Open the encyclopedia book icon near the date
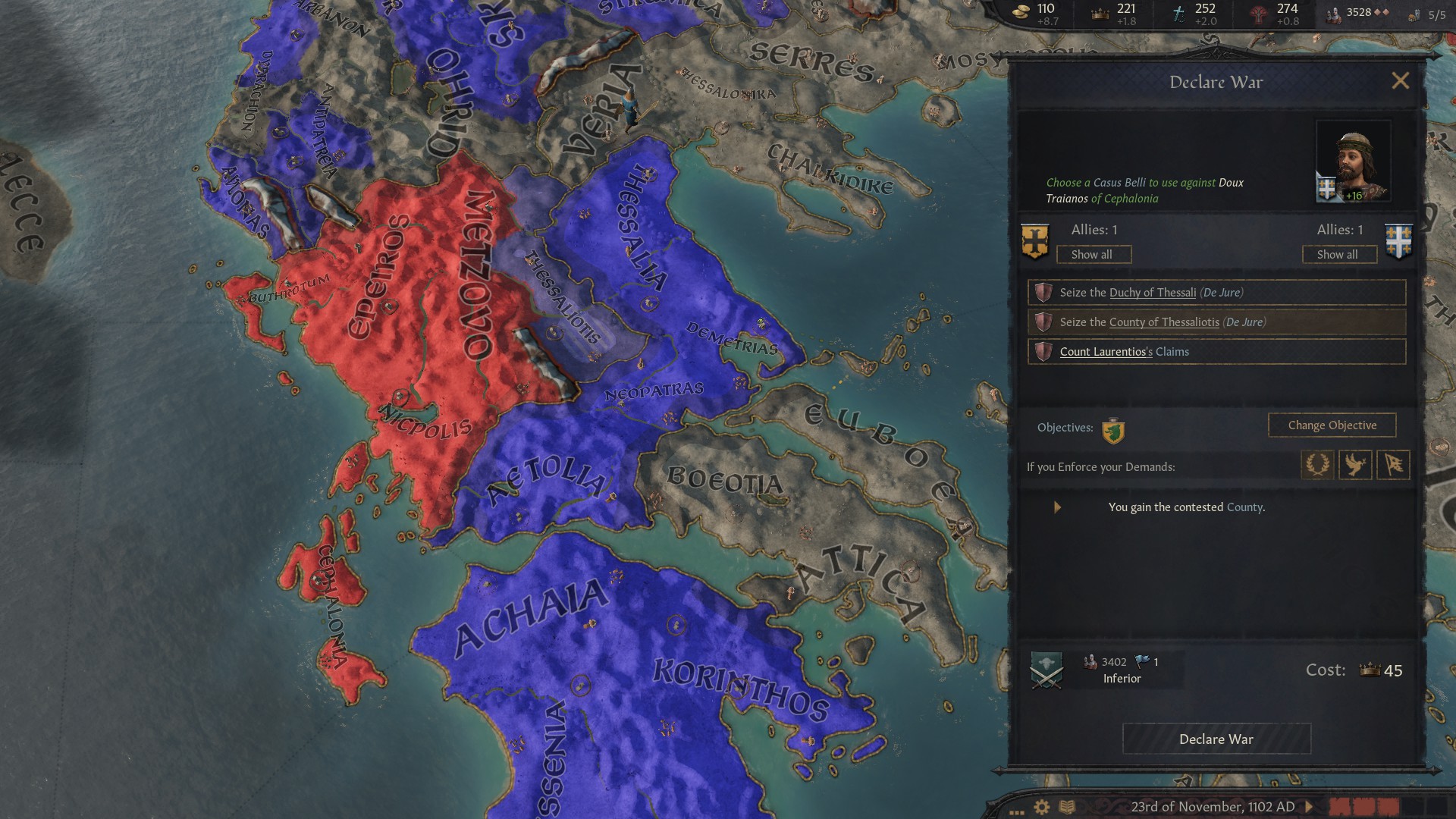The width and height of the screenshot is (1456, 819). pyautogui.click(x=1069, y=808)
